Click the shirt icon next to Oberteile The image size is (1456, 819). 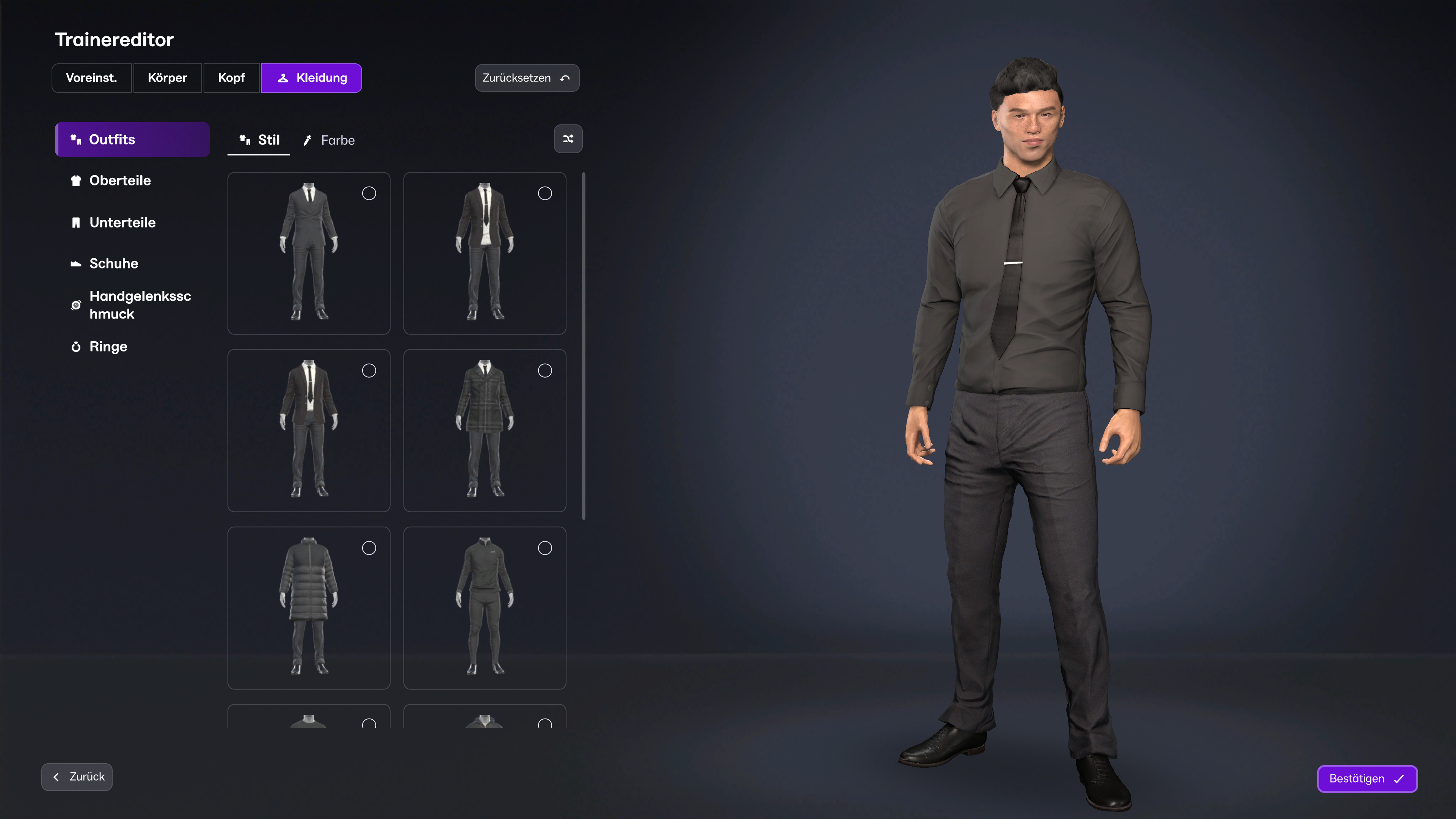point(77,180)
